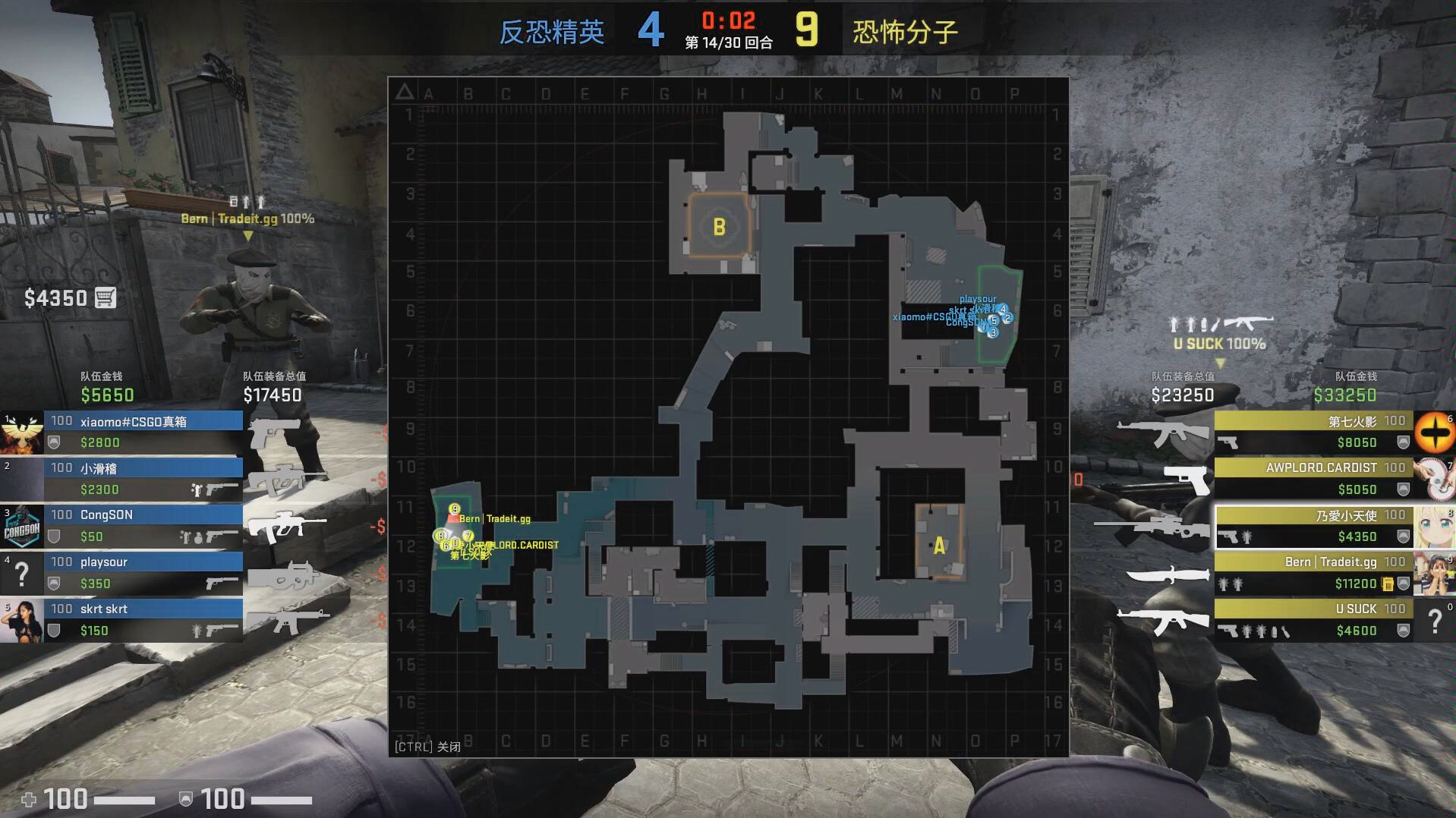This screenshot has height=818, width=1456.
Task: Open CongSON's hexagonal avatar thumbnail
Action: pos(20,527)
